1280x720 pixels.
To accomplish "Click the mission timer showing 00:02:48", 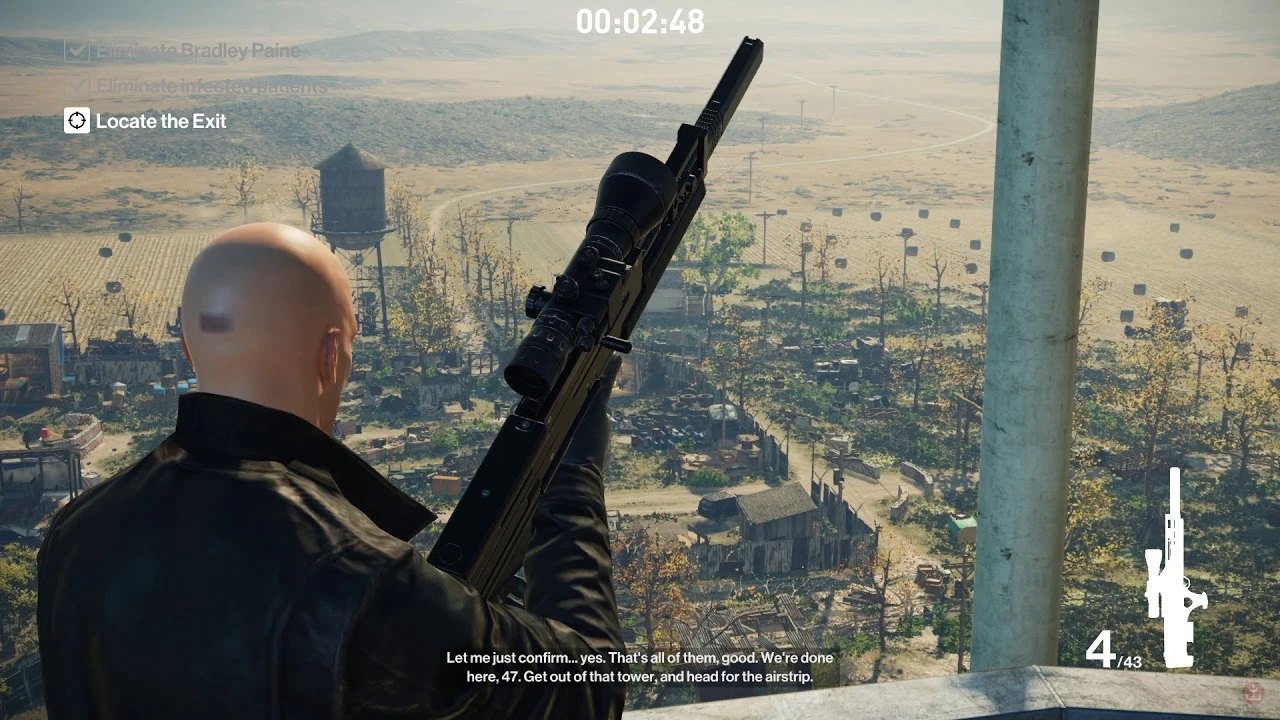I will click(641, 22).
